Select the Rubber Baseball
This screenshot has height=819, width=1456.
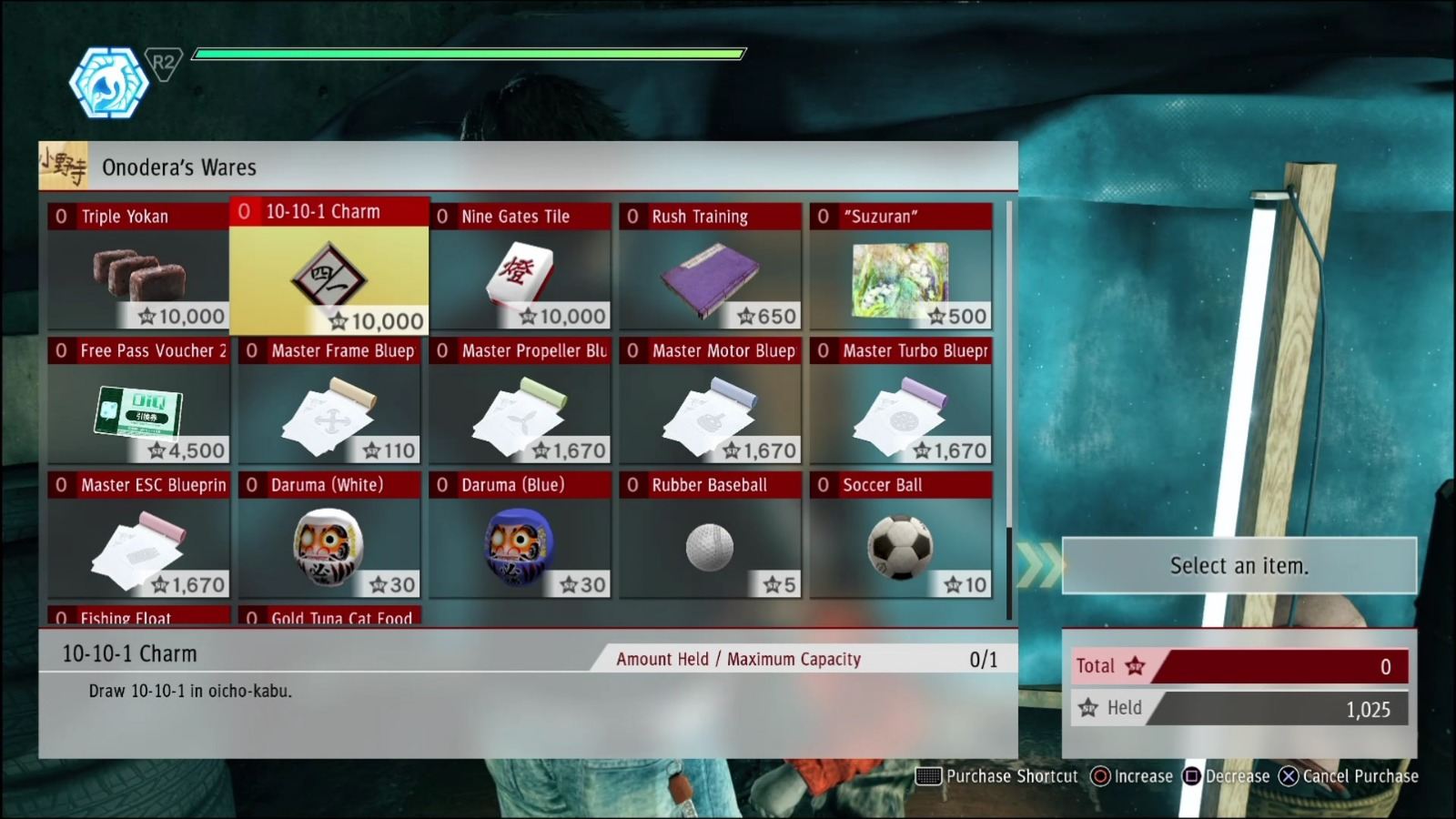710,541
